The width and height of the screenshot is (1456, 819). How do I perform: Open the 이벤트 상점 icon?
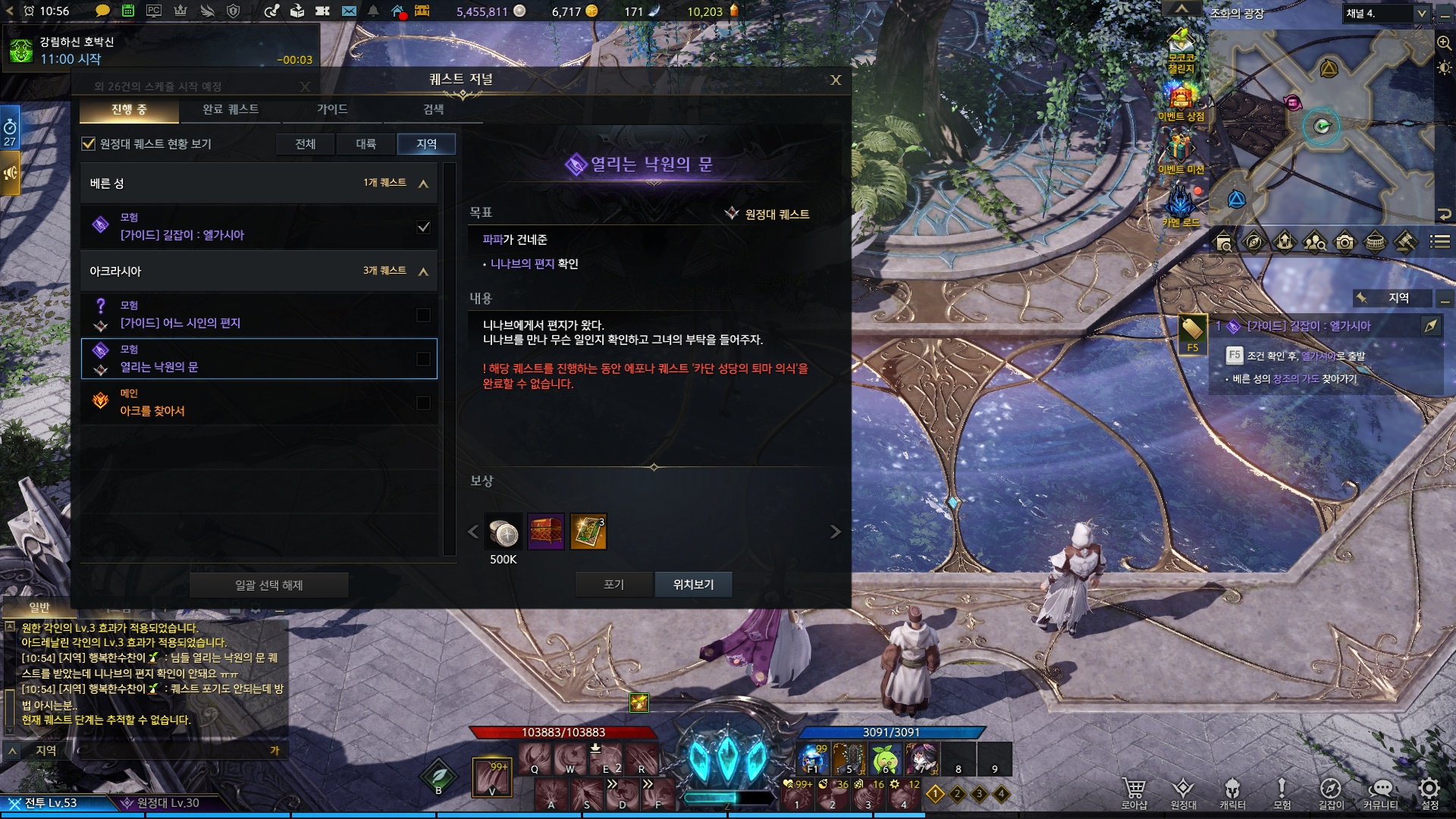tap(1181, 102)
